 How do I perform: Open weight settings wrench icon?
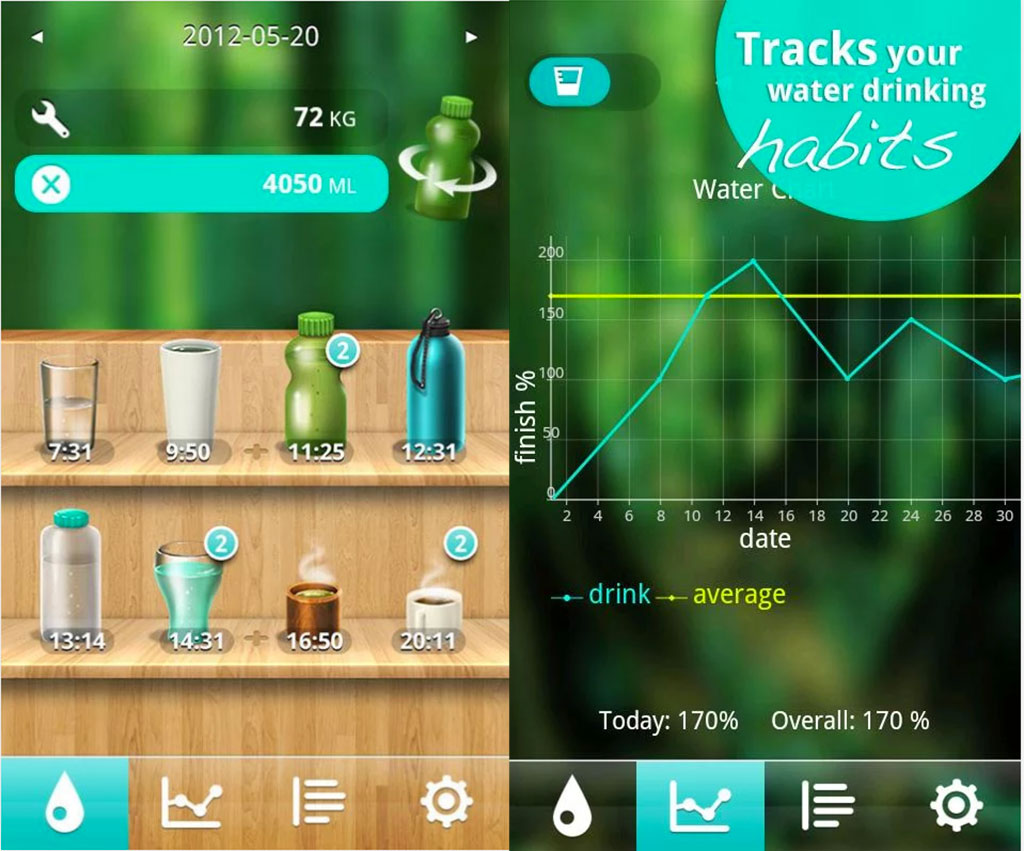pos(50,120)
